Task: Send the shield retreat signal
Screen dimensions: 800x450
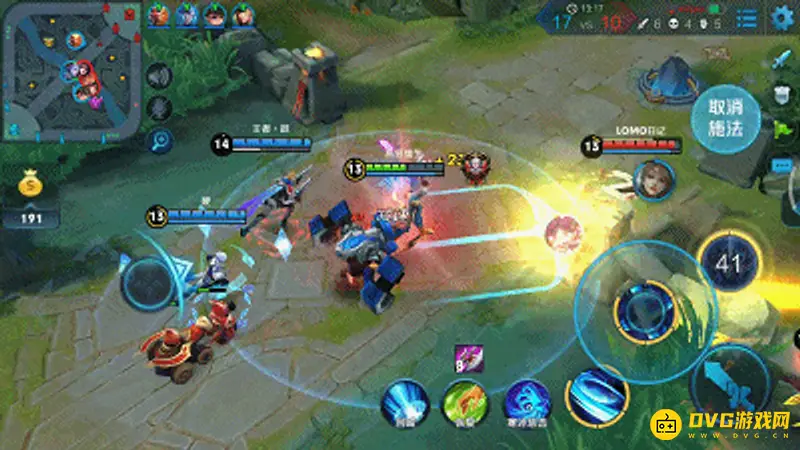Action: (x=782, y=95)
